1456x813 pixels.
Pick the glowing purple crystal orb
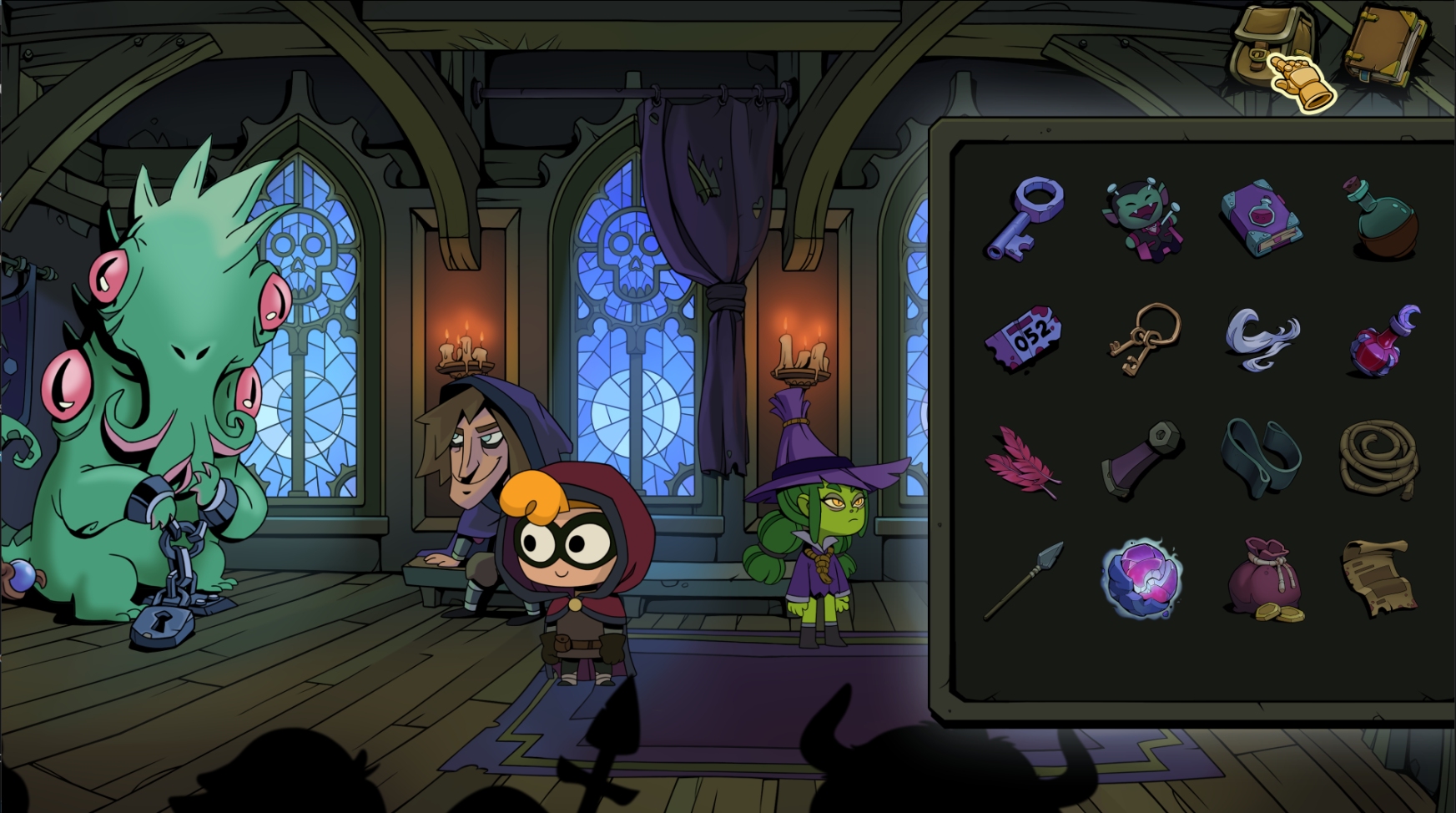coord(1141,578)
